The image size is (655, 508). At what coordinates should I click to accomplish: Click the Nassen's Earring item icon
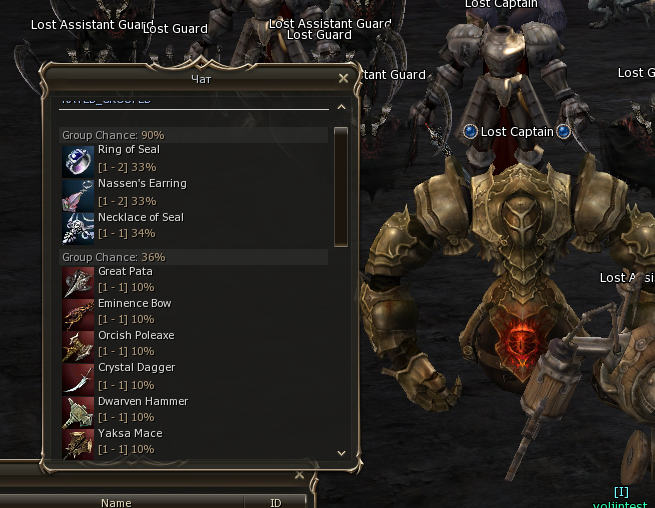pyautogui.click(x=78, y=194)
